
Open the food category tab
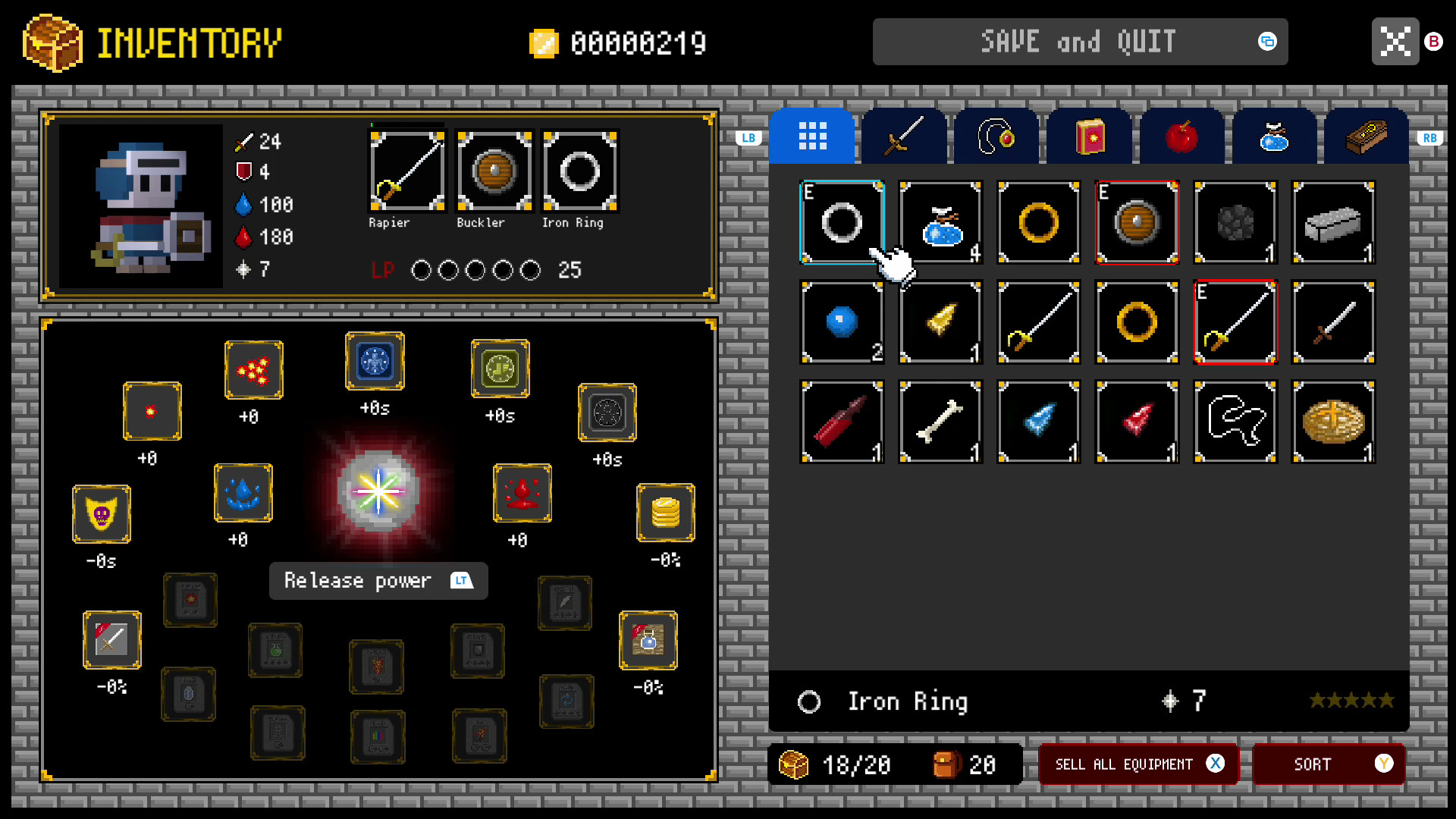[x=1181, y=136]
